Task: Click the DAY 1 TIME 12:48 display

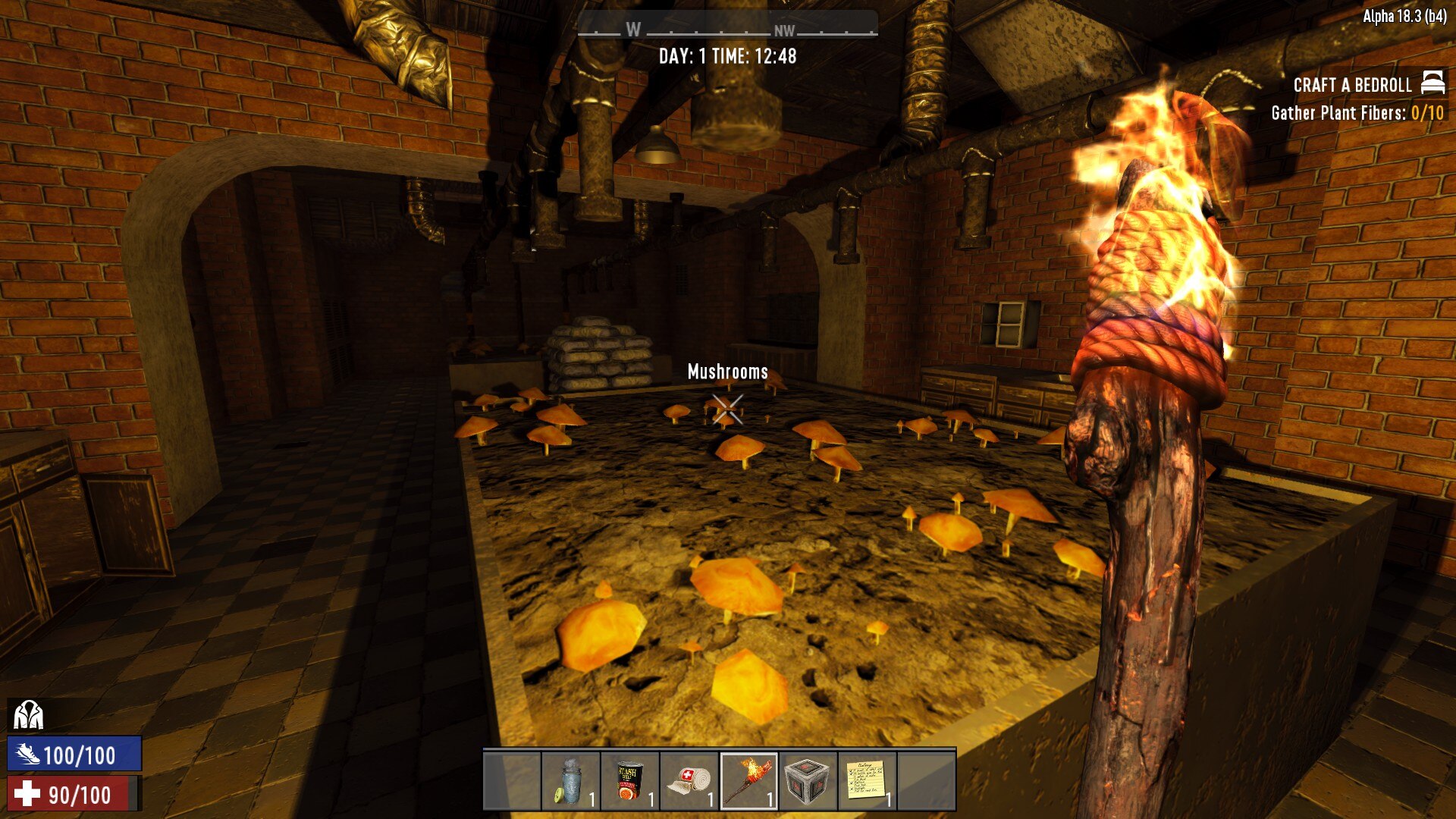Action: coord(728,55)
